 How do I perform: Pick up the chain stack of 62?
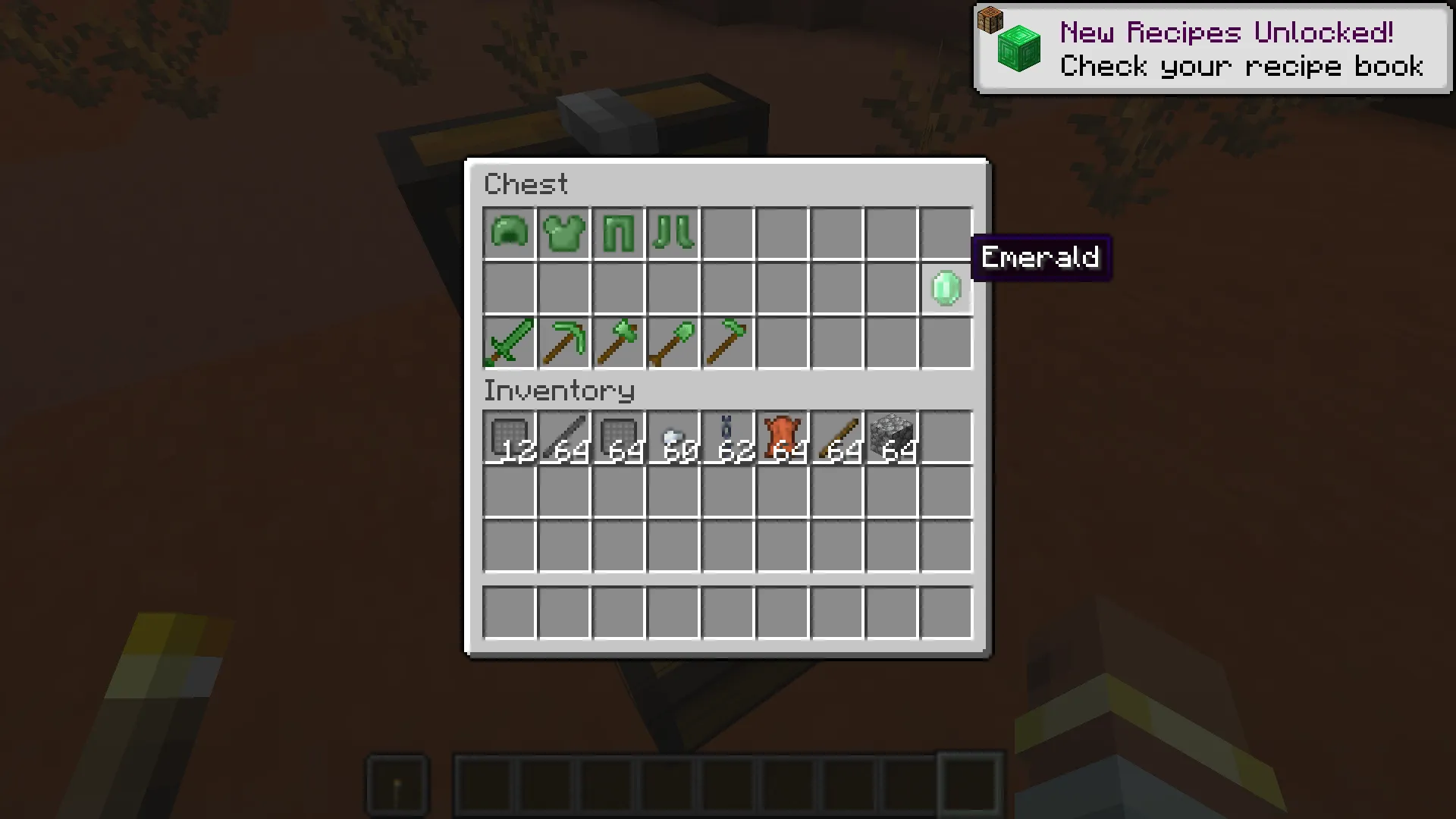[x=727, y=435]
